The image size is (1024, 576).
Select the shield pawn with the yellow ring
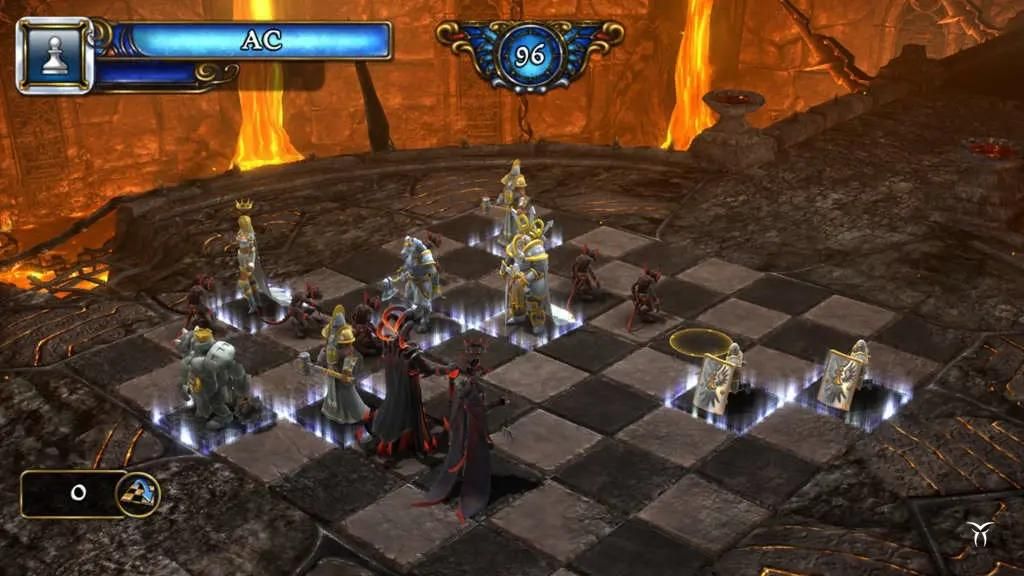[720, 377]
